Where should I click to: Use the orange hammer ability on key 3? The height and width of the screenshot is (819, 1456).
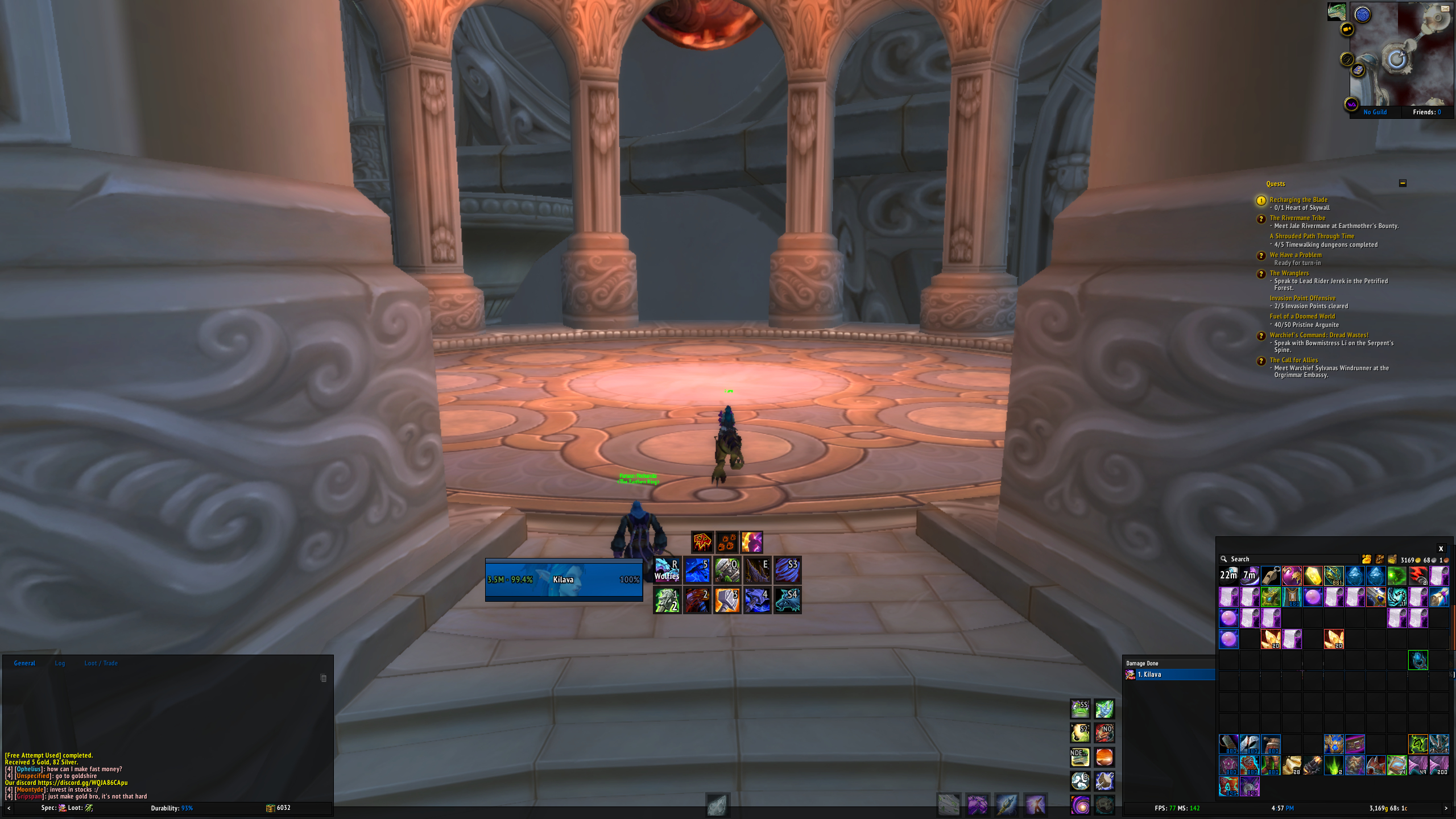tap(727, 601)
